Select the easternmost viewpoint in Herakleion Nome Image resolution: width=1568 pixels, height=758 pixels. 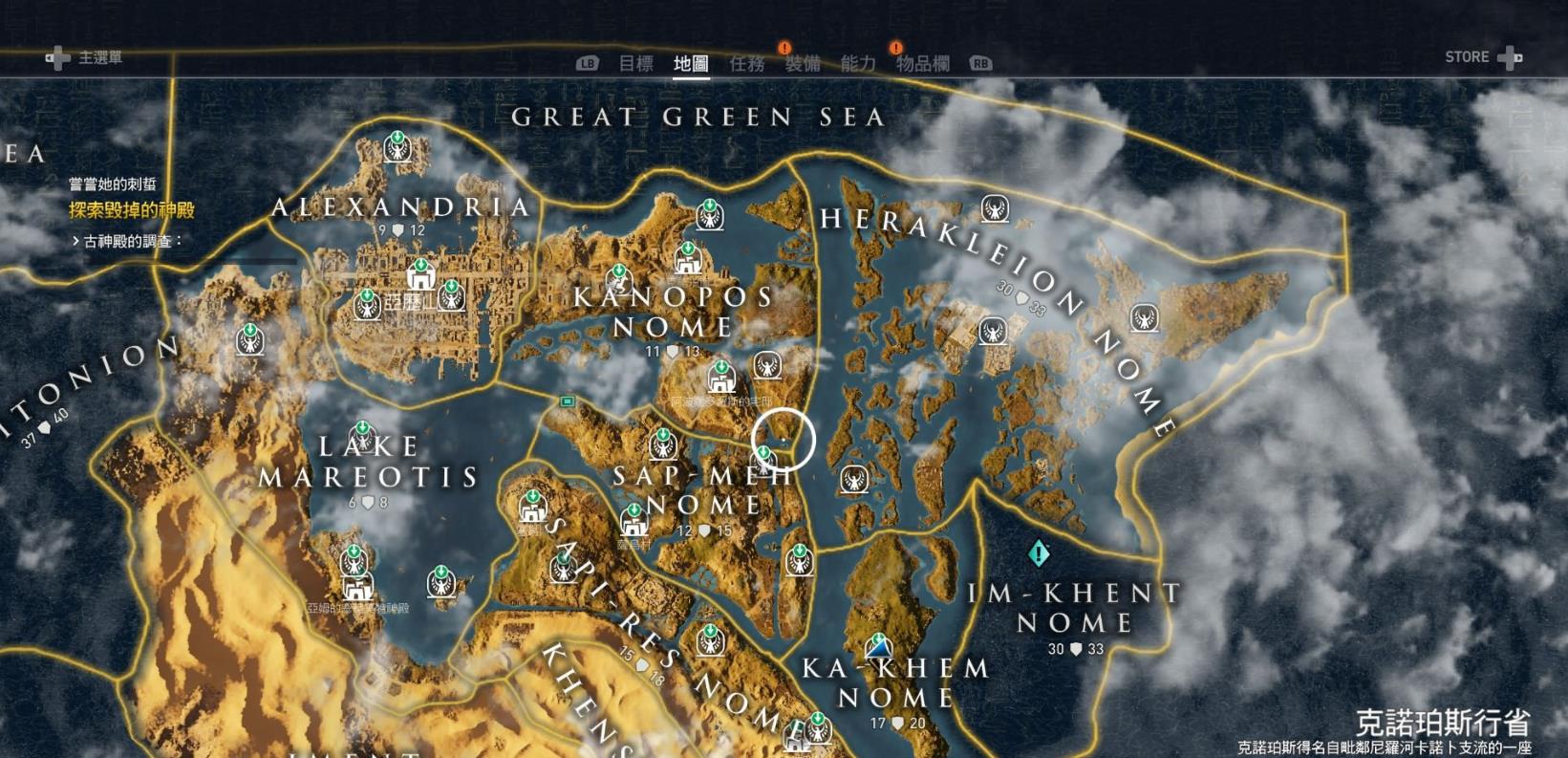click(x=1145, y=317)
